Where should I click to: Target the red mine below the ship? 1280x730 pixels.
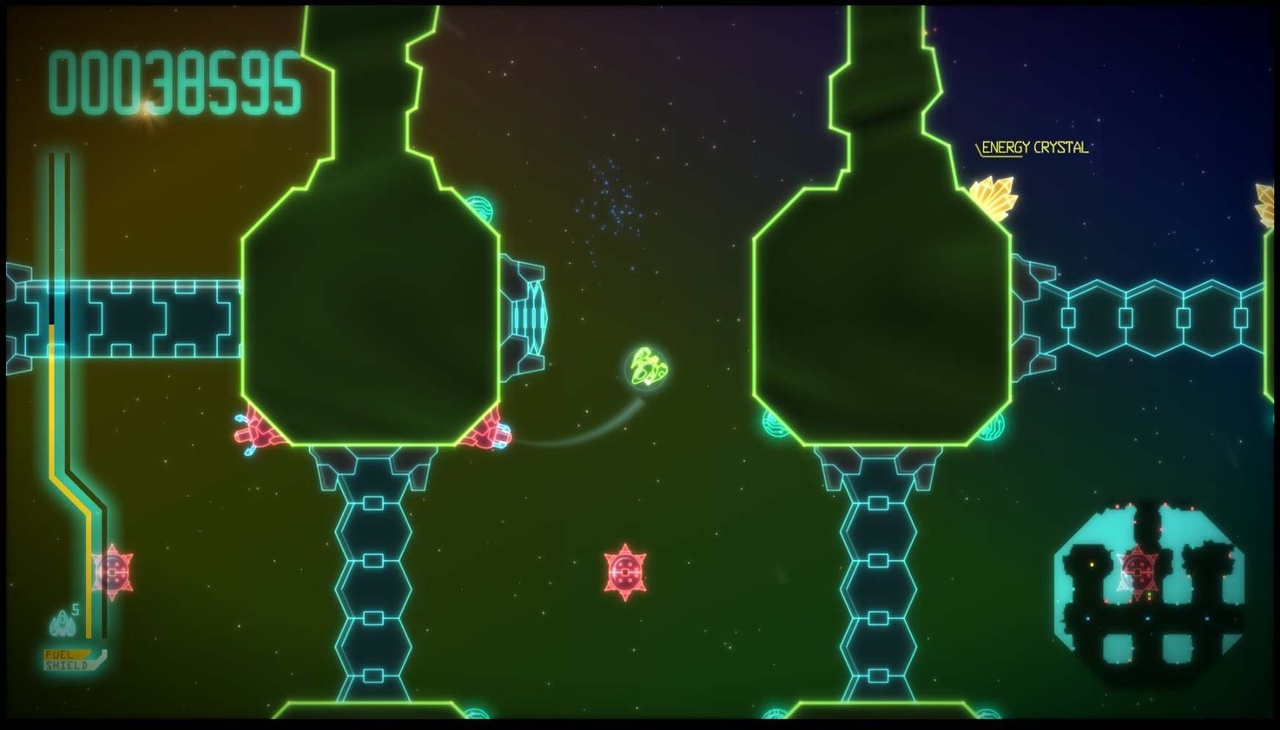pos(624,569)
